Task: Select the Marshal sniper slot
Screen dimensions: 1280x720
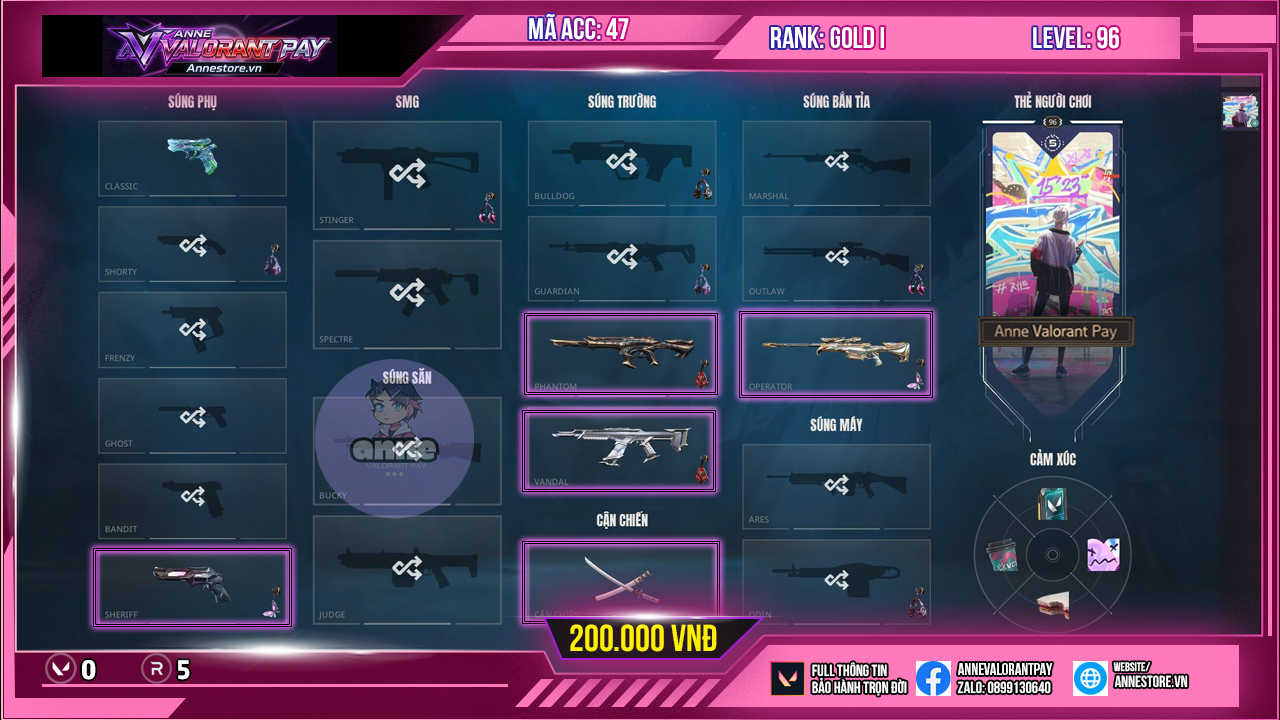Action: (x=836, y=162)
